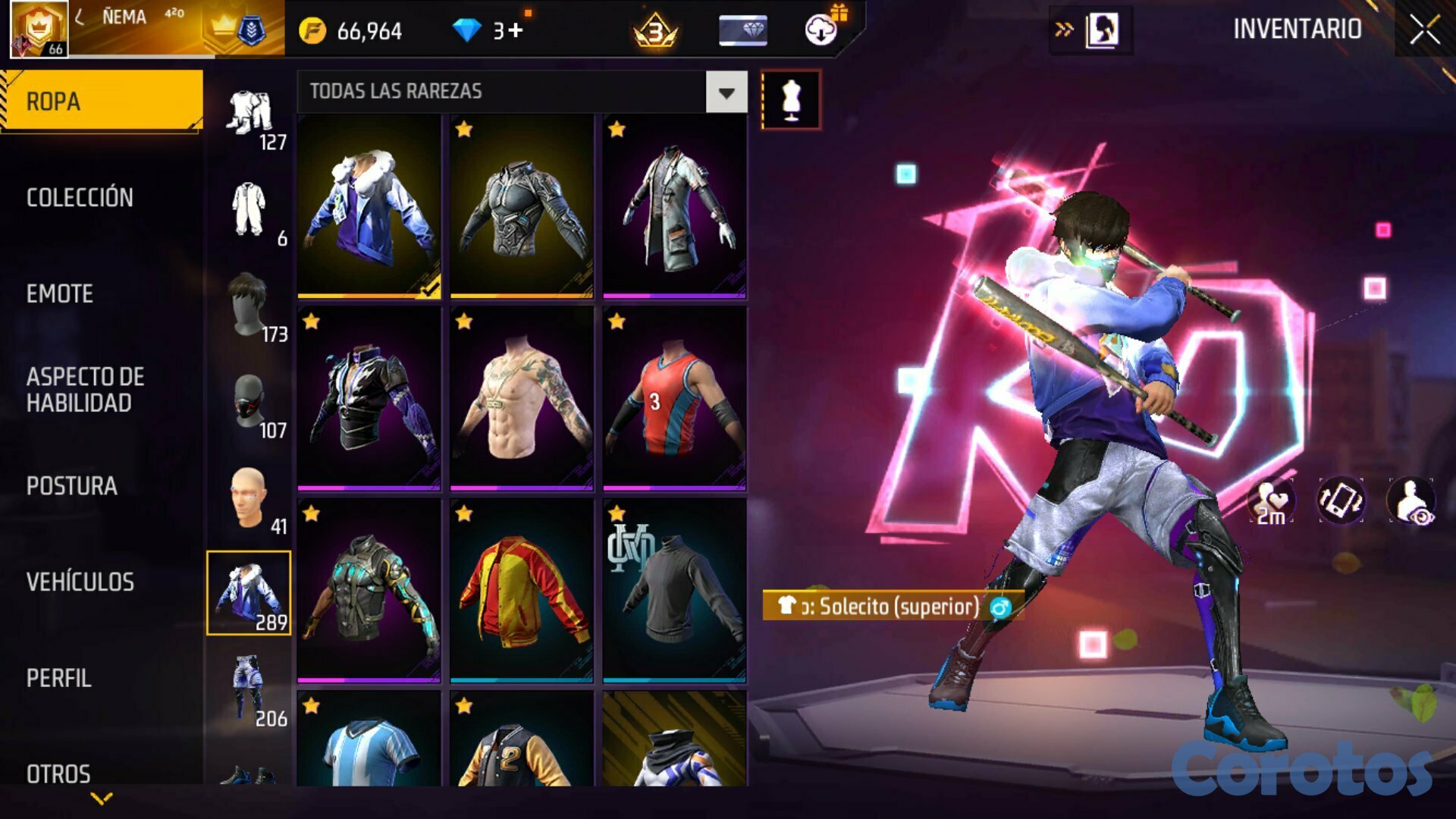Open the COLECCIÓN category
The width and height of the screenshot is (1456, 819).
(x=80, y=197)
